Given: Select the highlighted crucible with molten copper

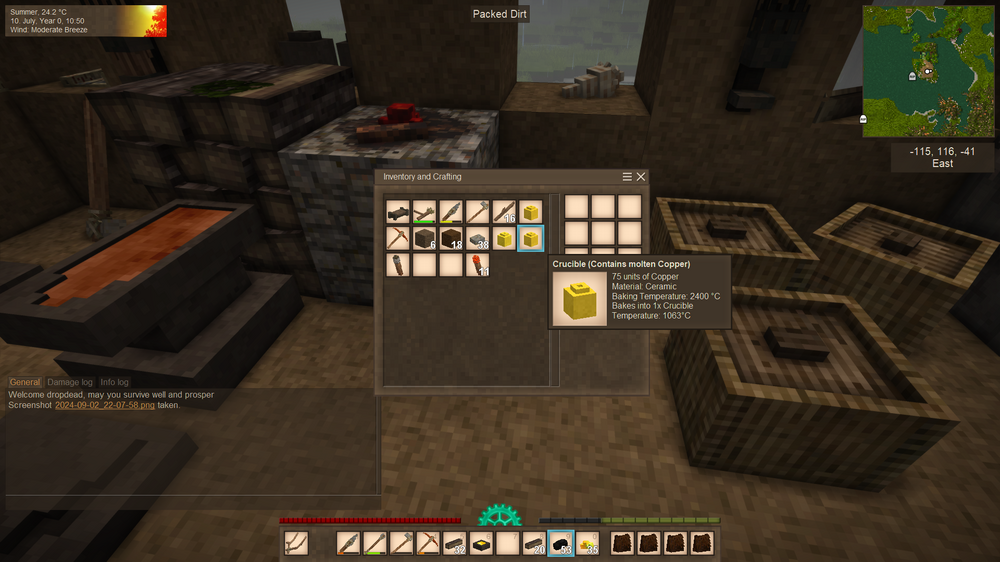Looking at the screenshot, I should coord(531,238).
